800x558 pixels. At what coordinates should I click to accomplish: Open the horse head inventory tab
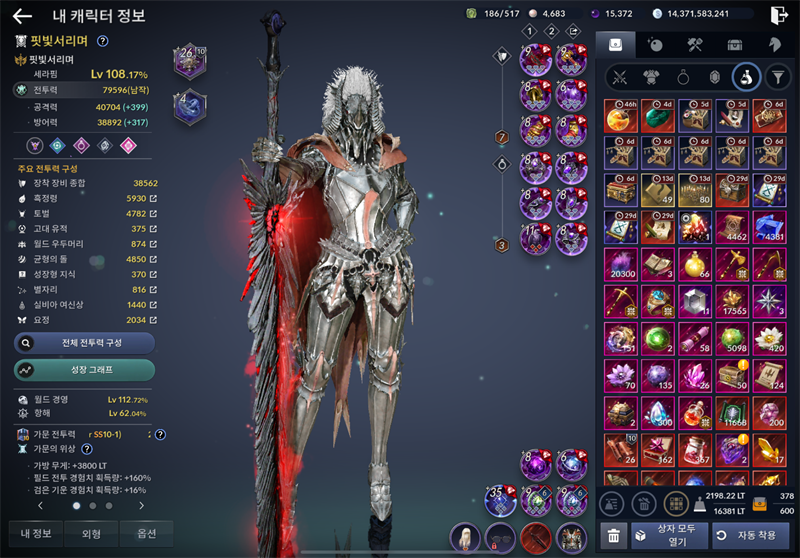774,45
